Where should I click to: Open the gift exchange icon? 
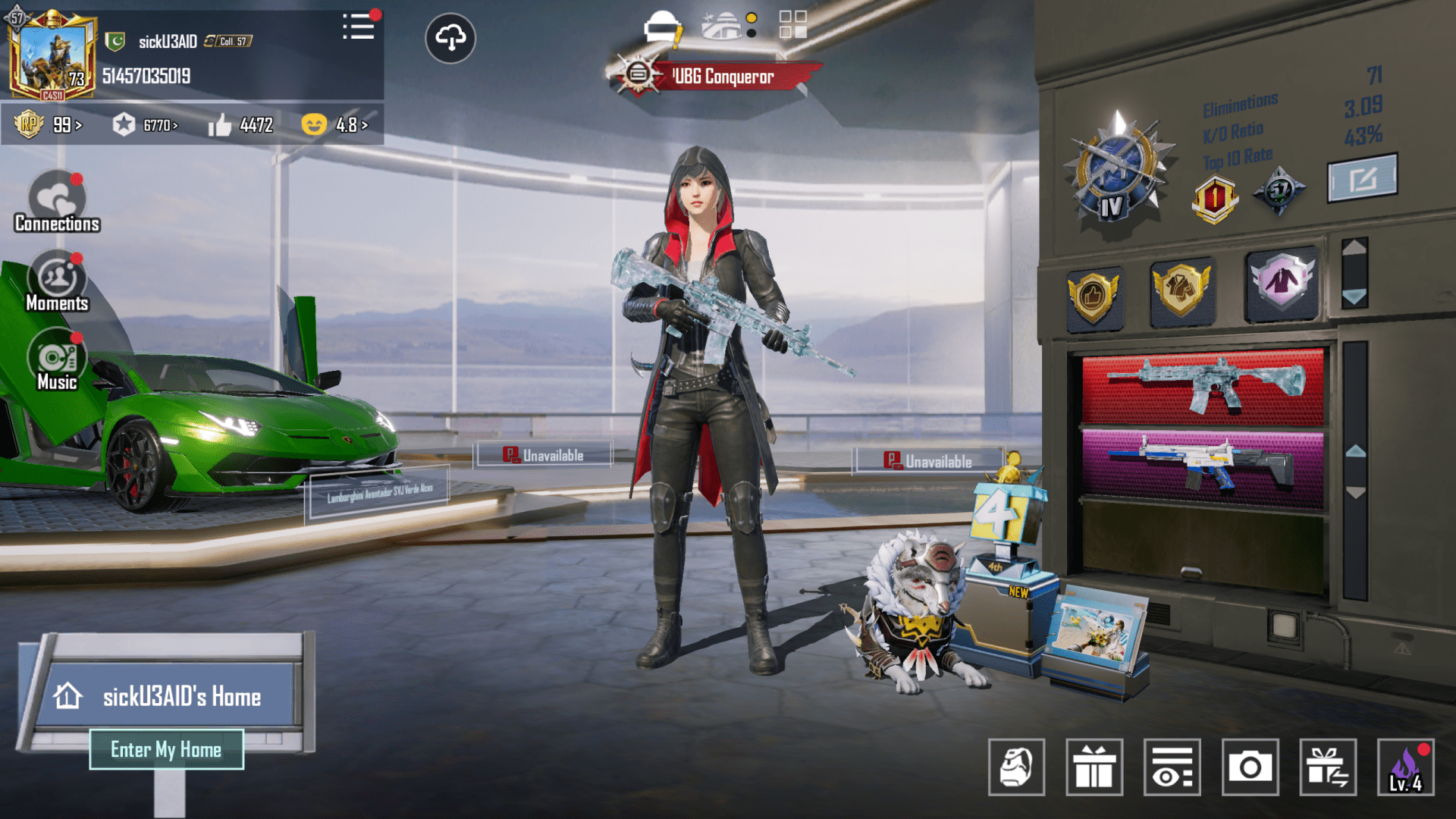tap(1328, 767)
